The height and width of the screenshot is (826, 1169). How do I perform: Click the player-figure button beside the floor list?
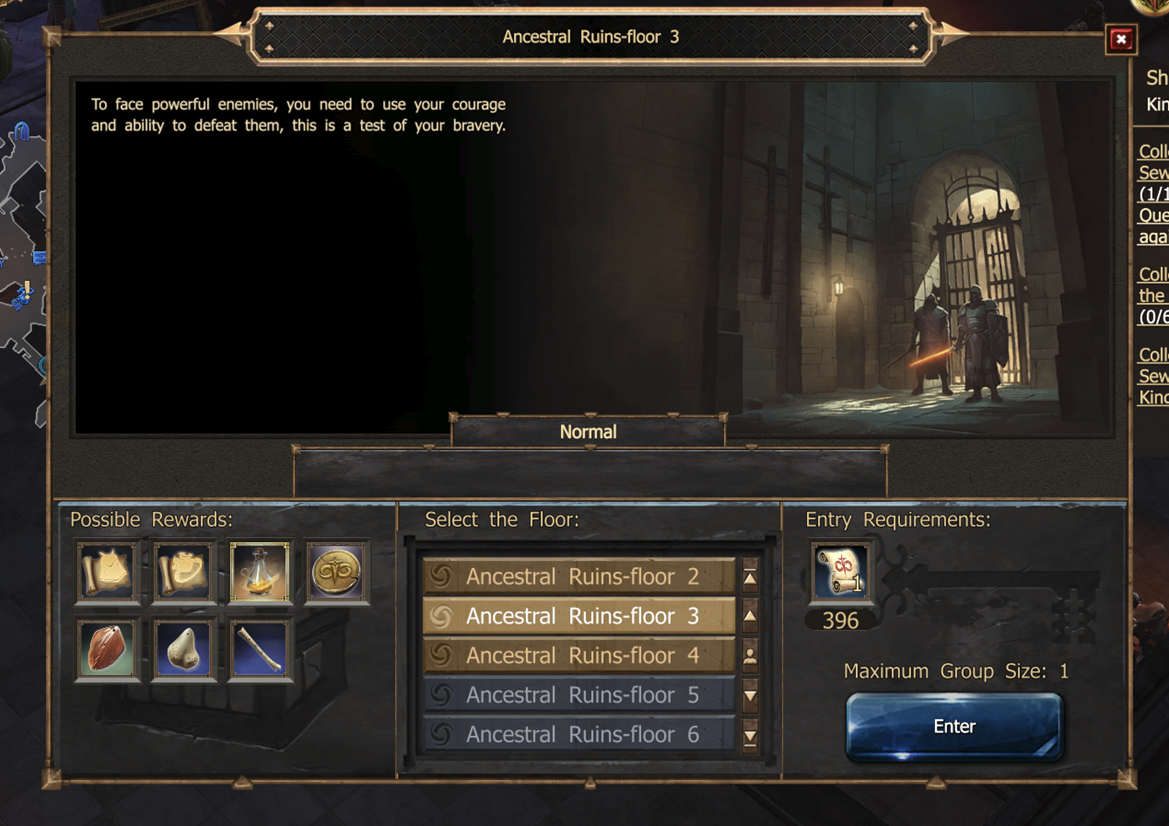750,656
